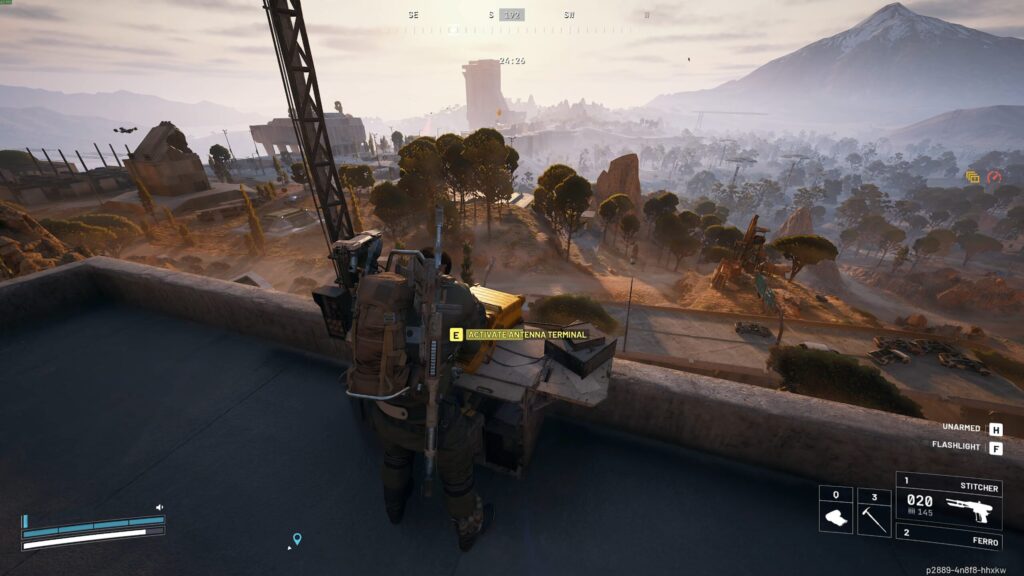The height and width of the screenshot is (576, 1024).
Task: Choose the pickaxe tool slot
Action: click(873, 511)
